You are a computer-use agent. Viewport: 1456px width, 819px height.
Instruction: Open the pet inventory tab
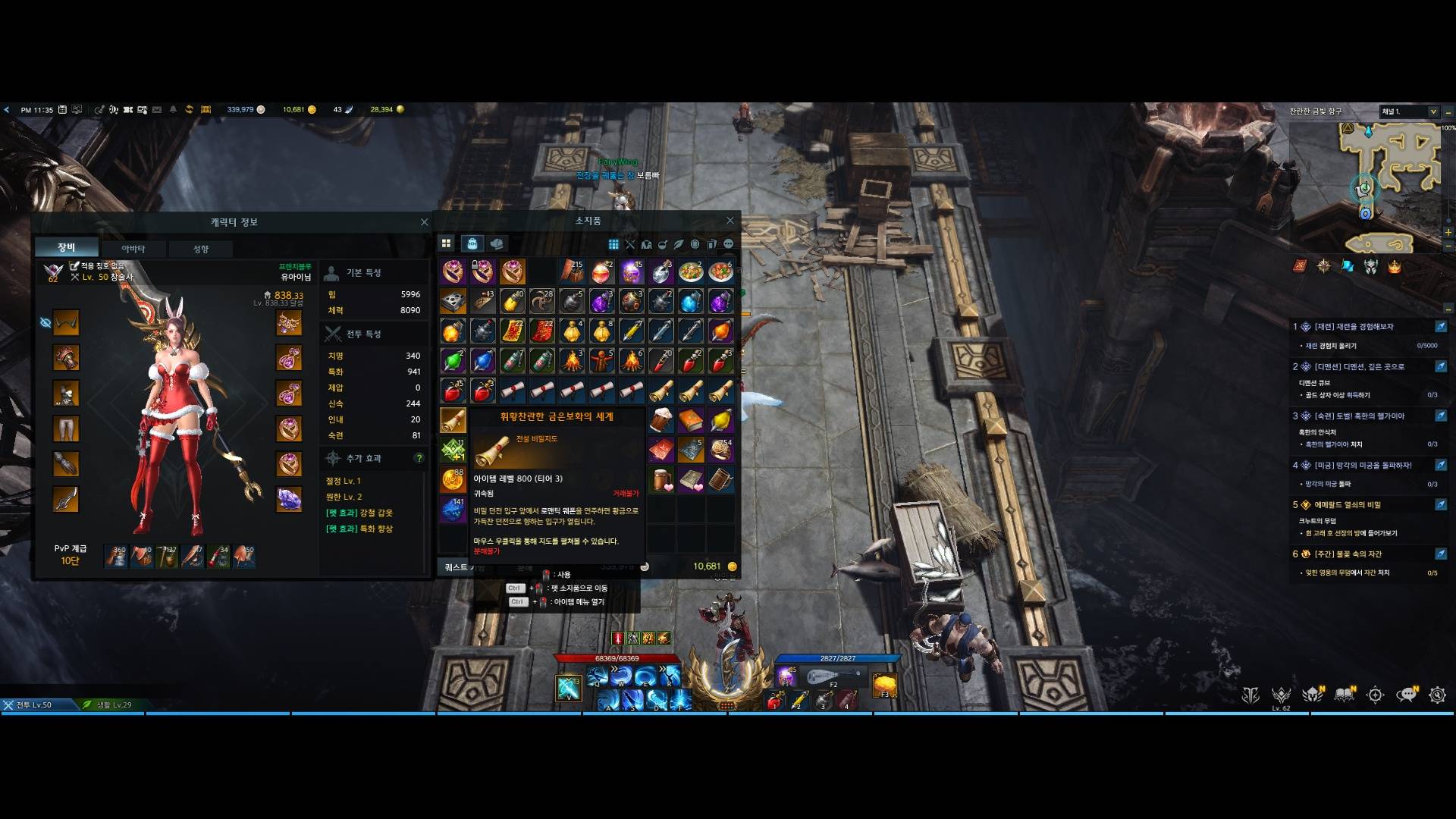[497, 243]
